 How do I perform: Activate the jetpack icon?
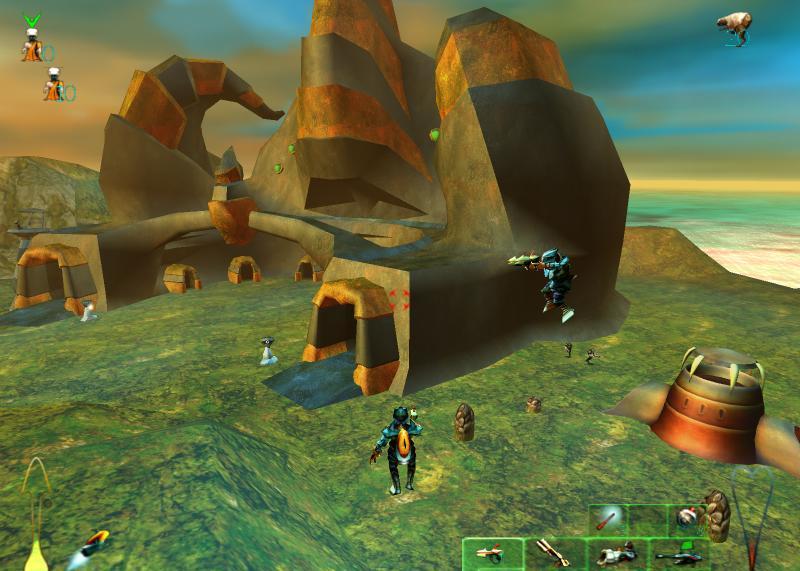[95, 545]
